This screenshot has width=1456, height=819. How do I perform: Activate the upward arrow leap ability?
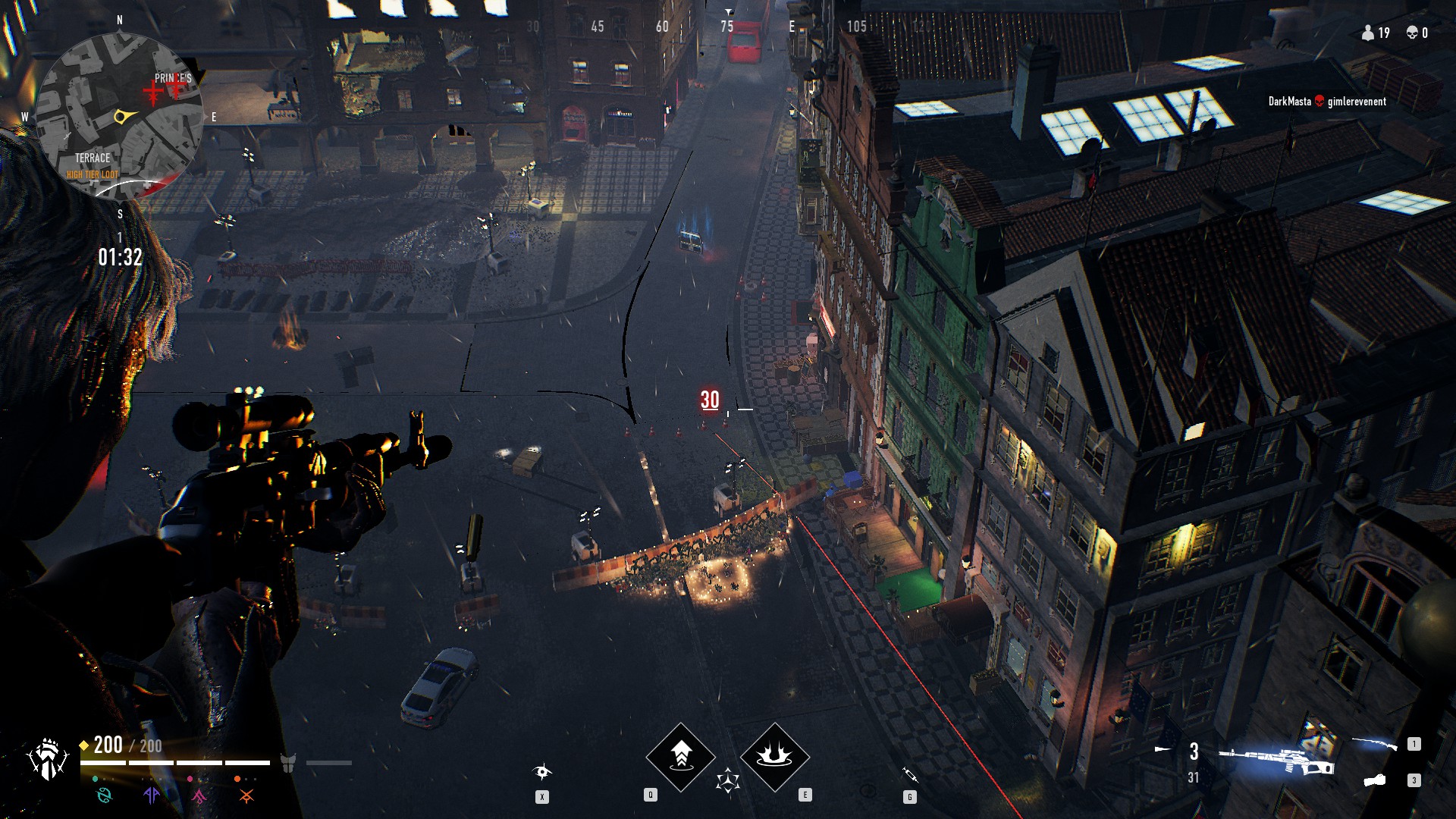point(680,756)
